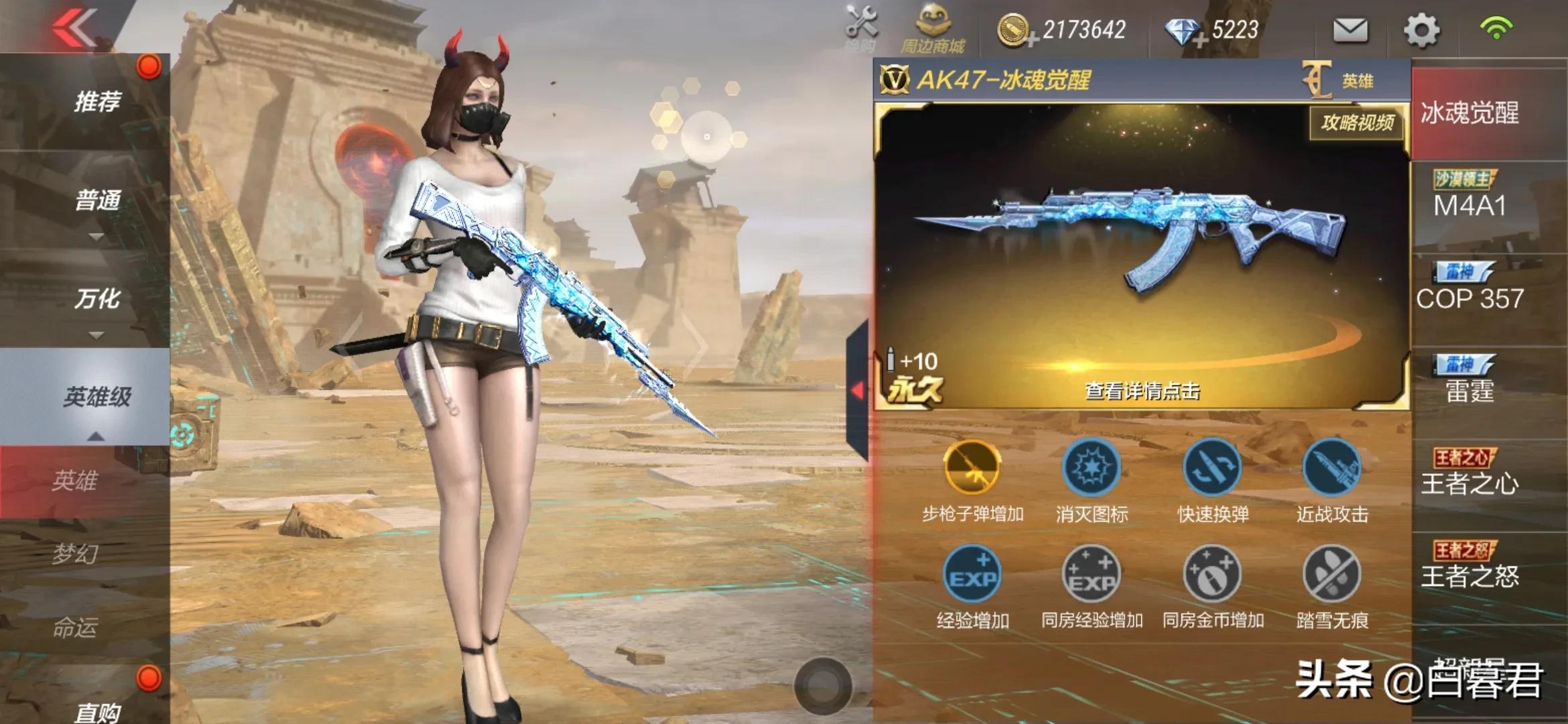Show the 快速换弹 perk info

pyautogui.click(x=1212, y=468)
